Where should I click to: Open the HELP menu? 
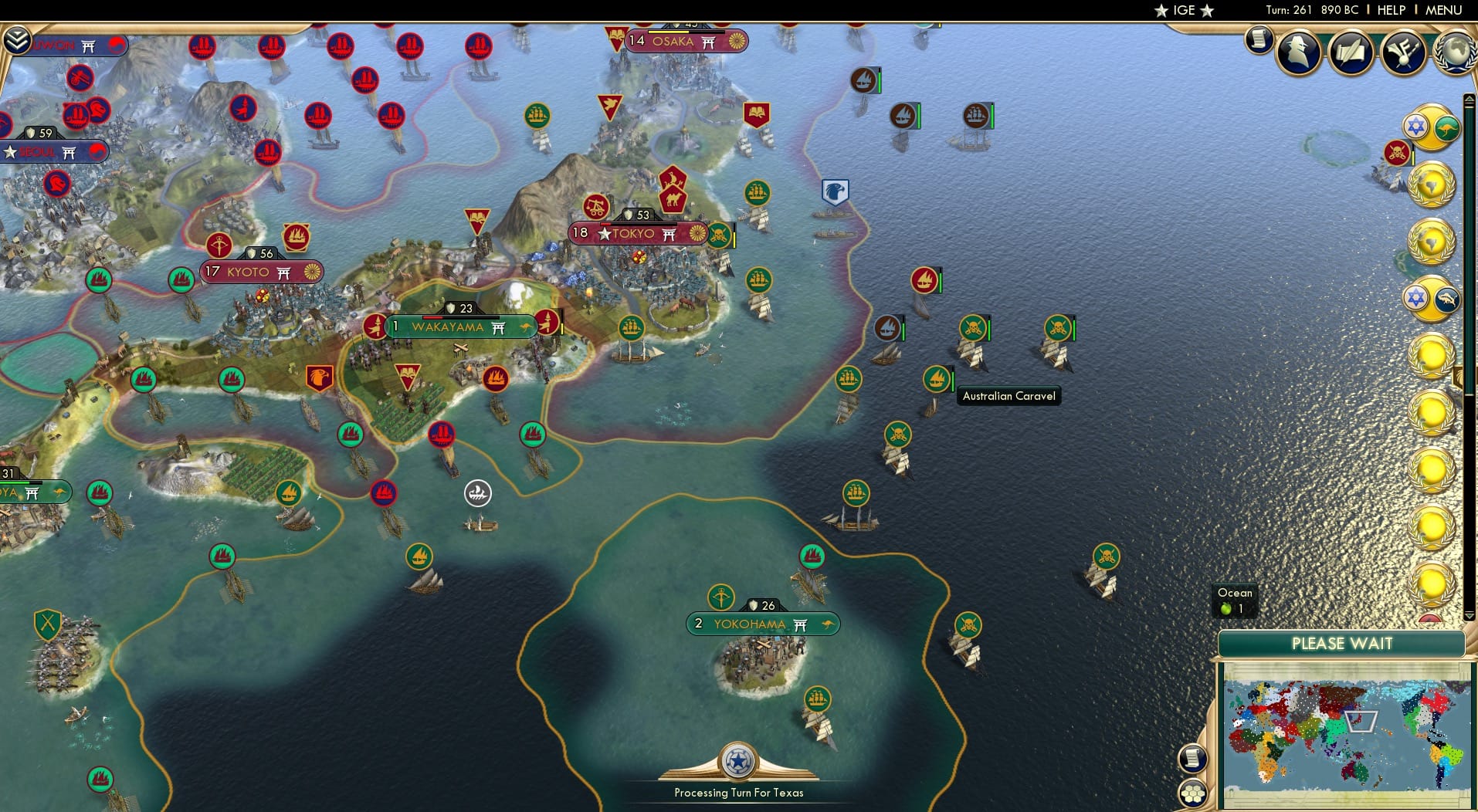tap(1391, 10)
